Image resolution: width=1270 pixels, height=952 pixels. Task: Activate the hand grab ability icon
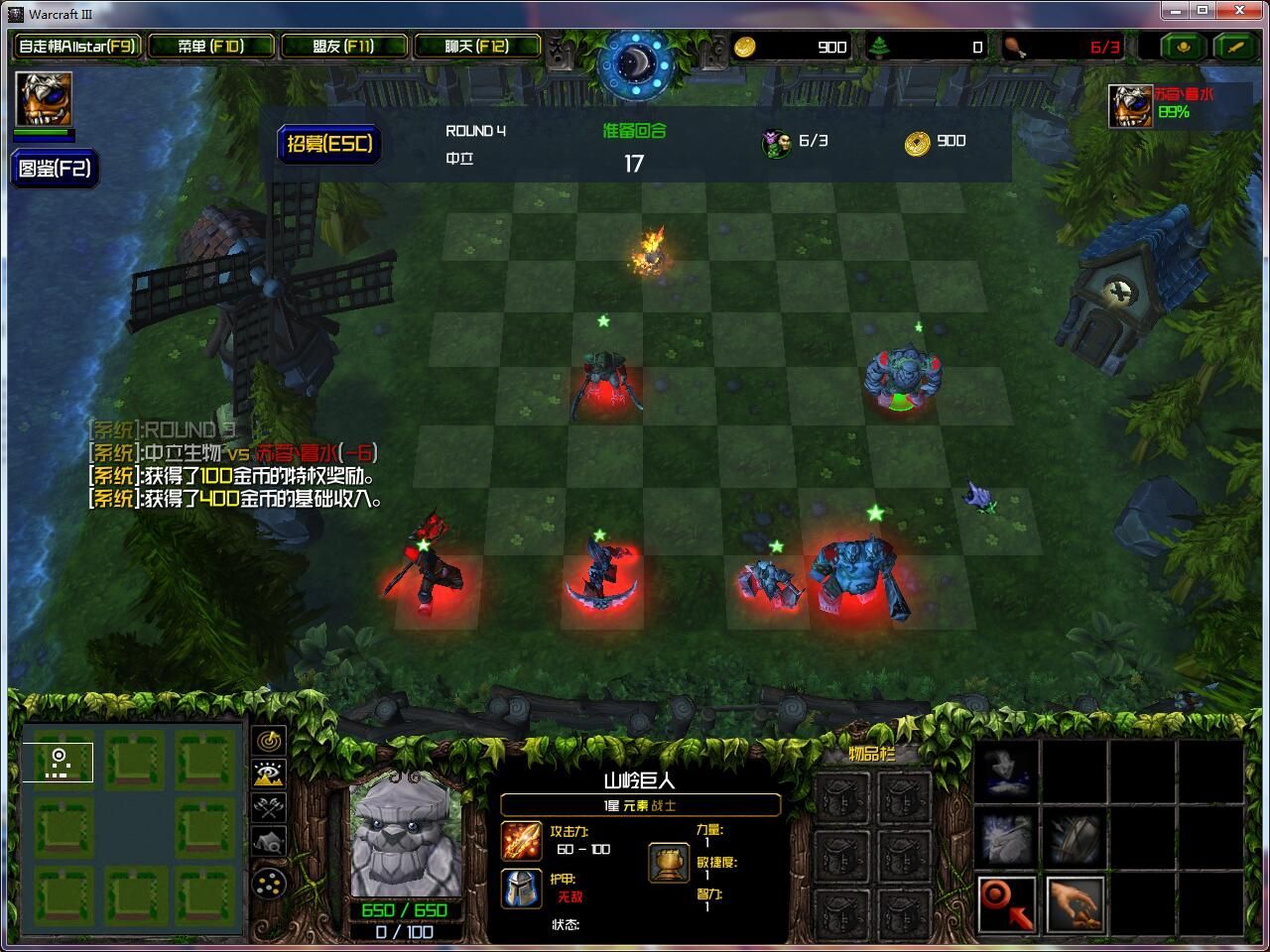click(1073, 903)
